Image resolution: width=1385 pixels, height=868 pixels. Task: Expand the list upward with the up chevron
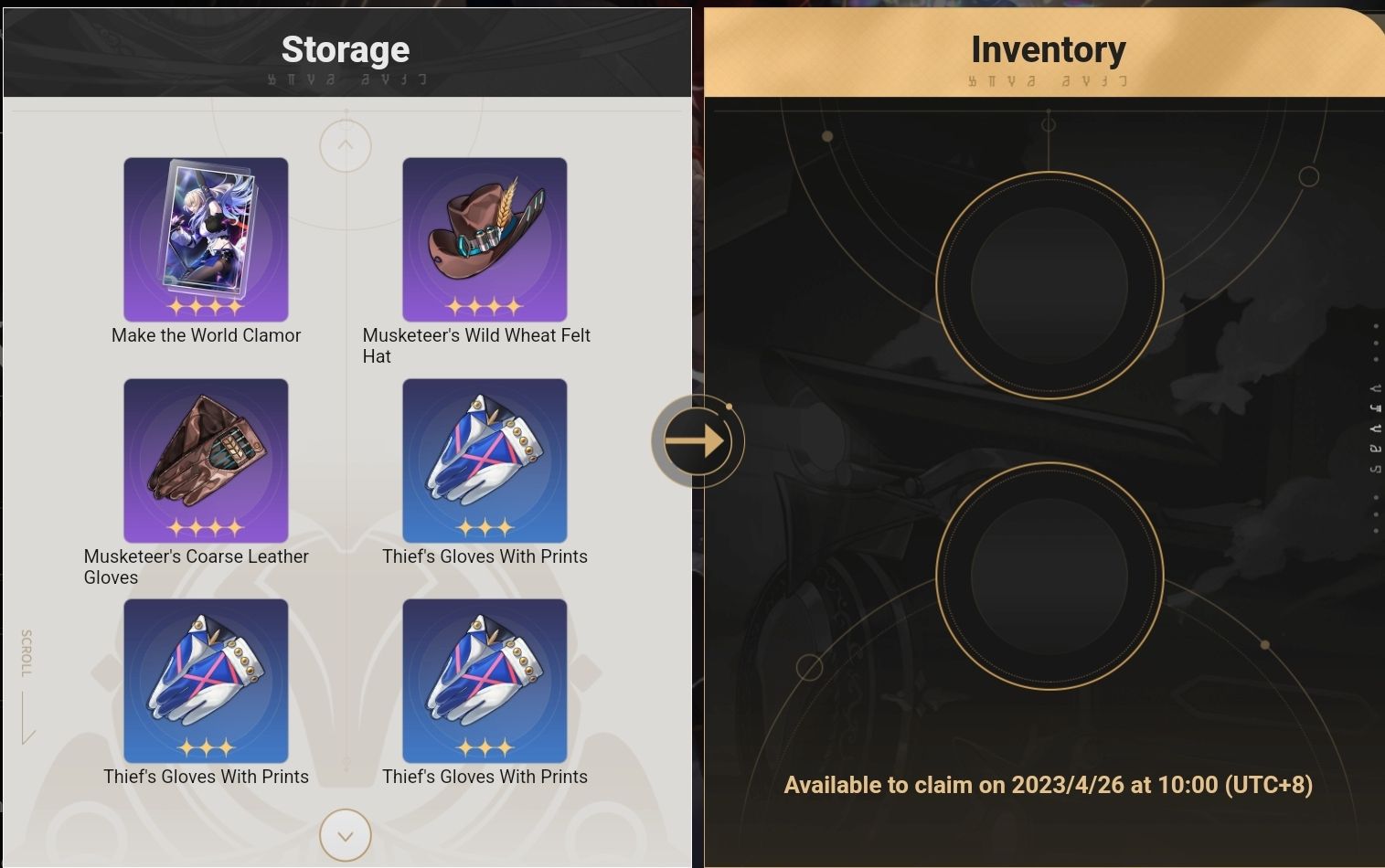coord(345,144)
